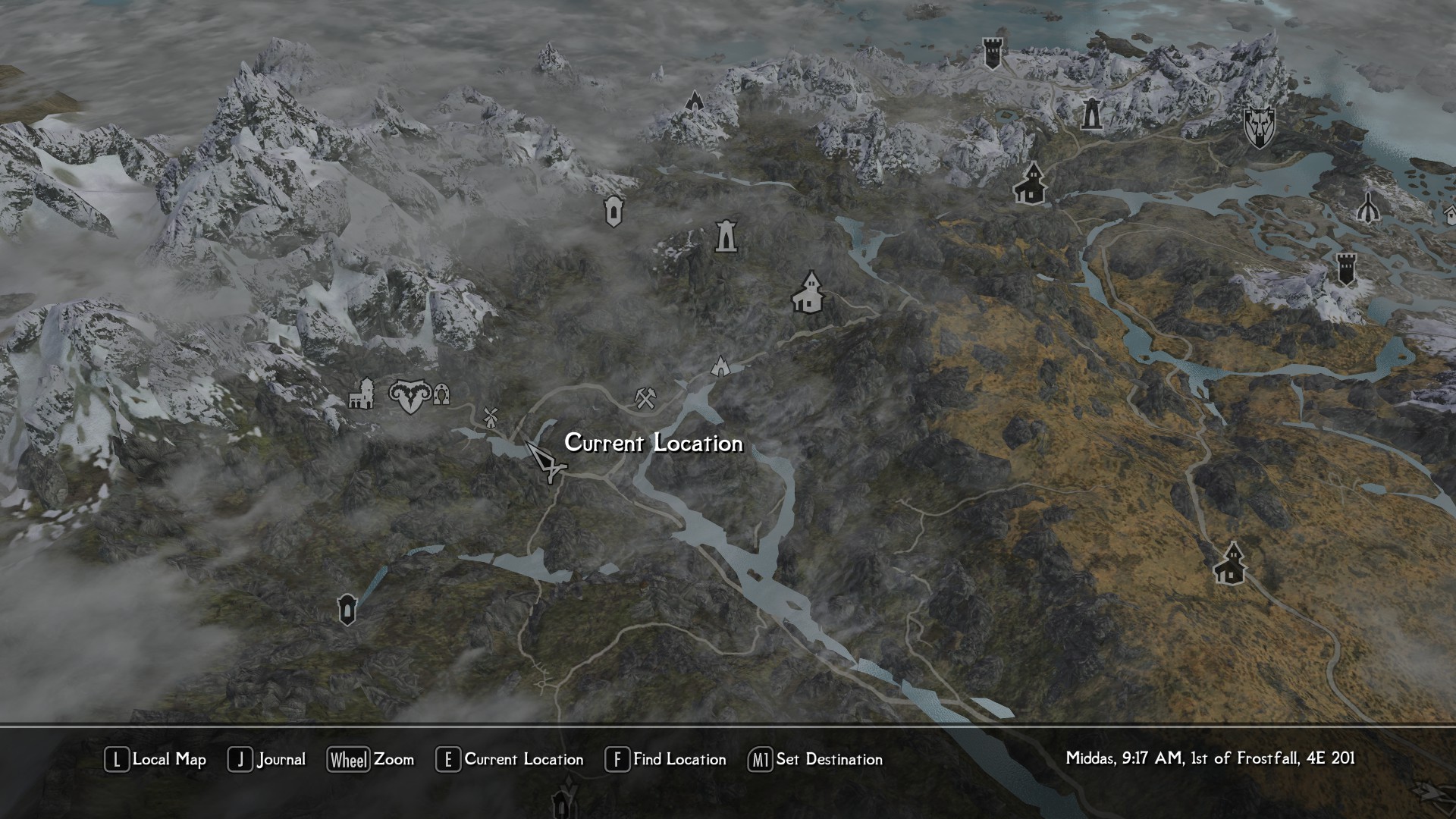This screenshot has height=819, width=1456.
Task: Select the tent camp marker near the river
Action: (720, 366)
